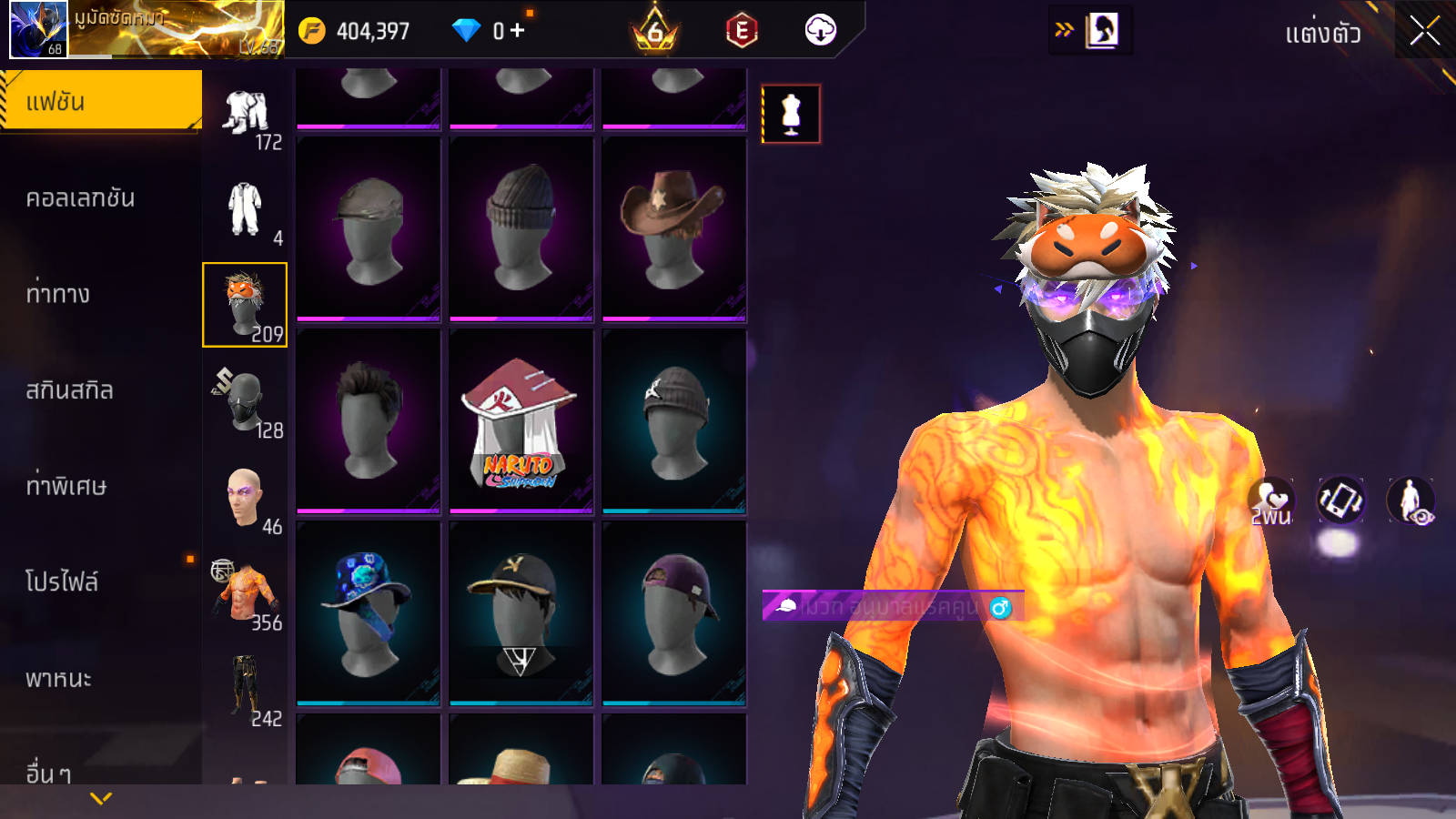Toggle the character view eye icon
The width and height of the screenshot is (1456, 819).
point(1410,501)
